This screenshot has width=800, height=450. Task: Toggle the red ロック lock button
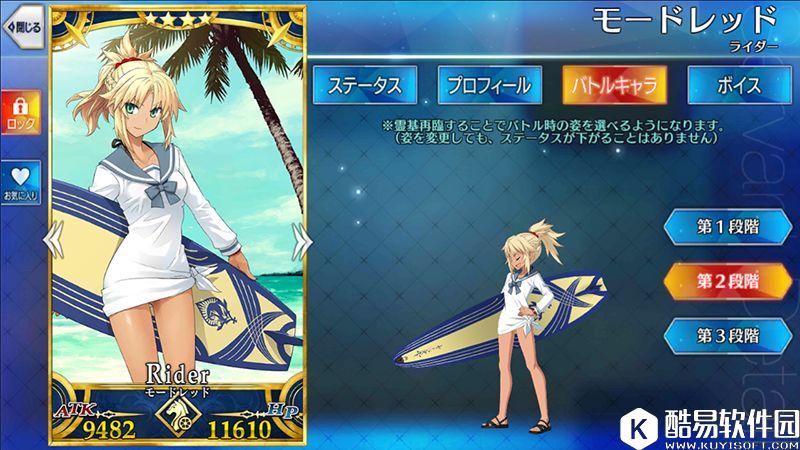pos(19,109)
